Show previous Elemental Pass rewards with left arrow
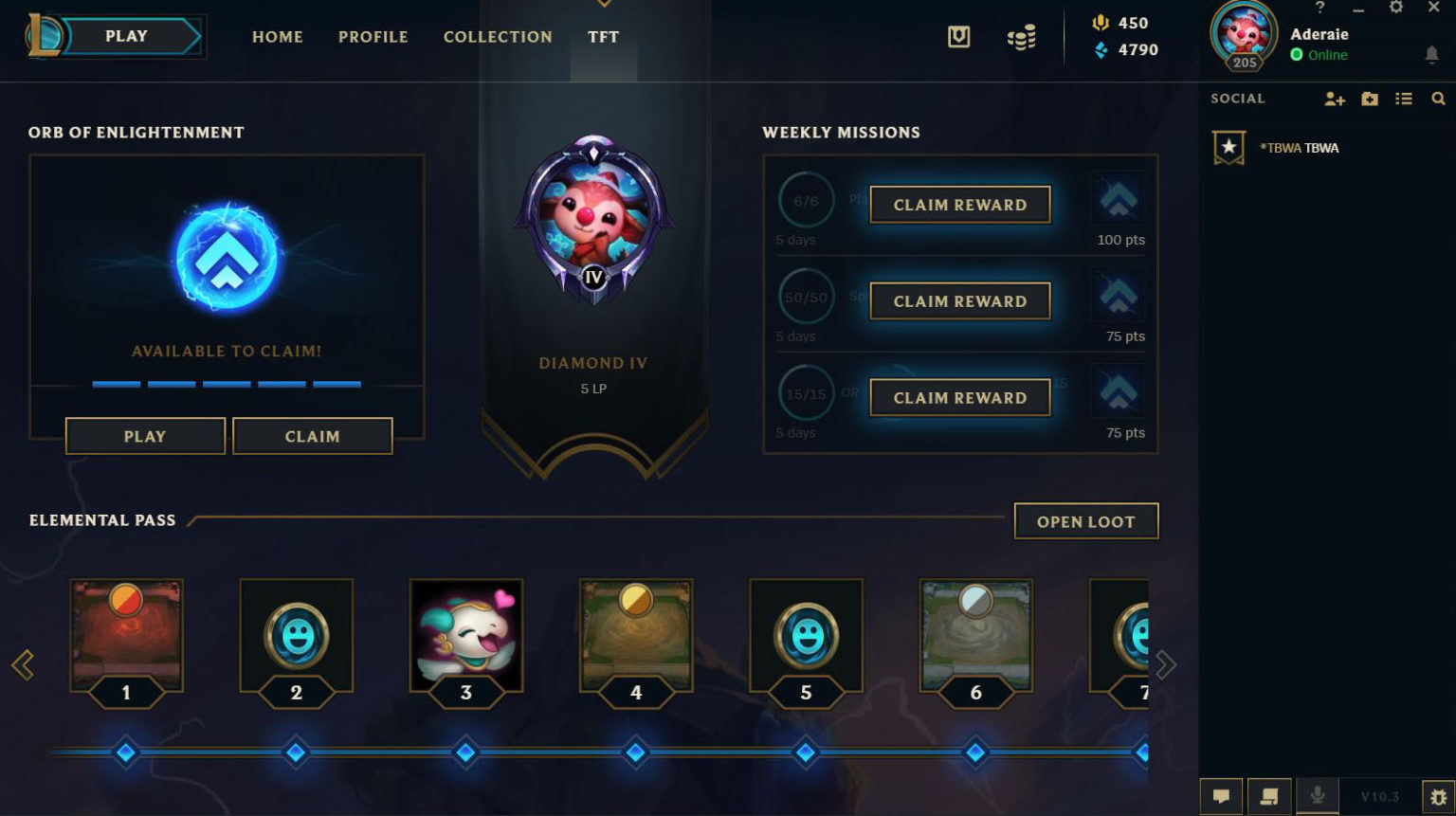Screen dimensions: 1456x816 click(23, 665)
